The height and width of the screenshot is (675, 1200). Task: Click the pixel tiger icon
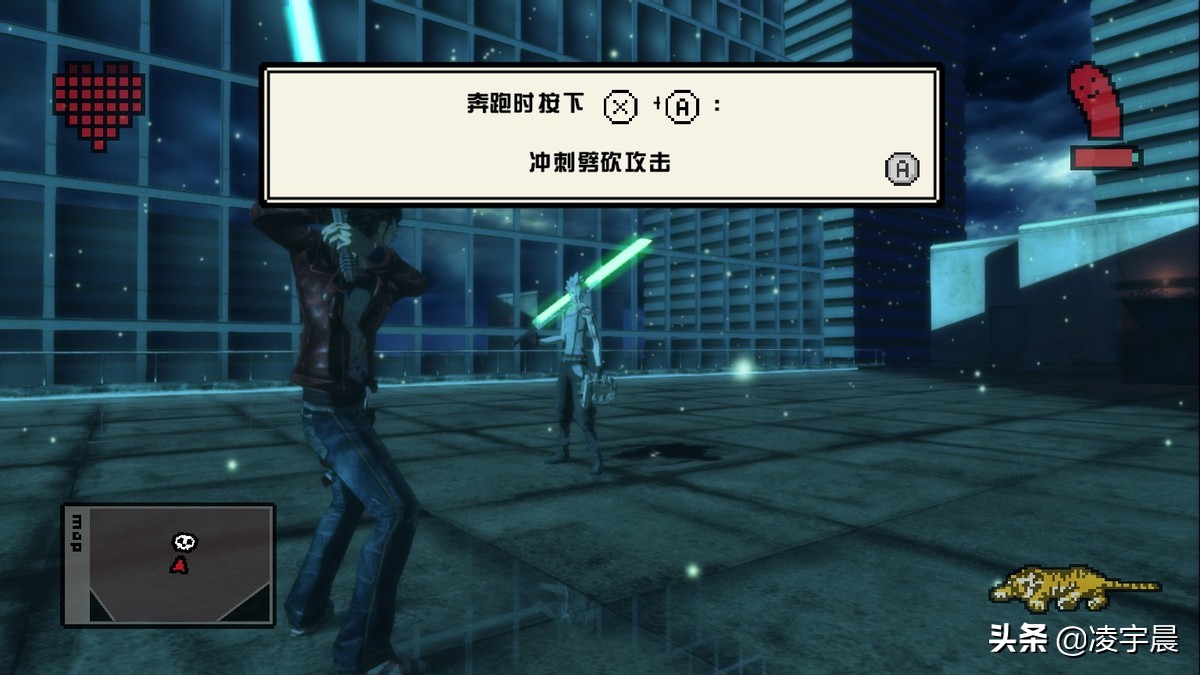[x=1072, y=587]
